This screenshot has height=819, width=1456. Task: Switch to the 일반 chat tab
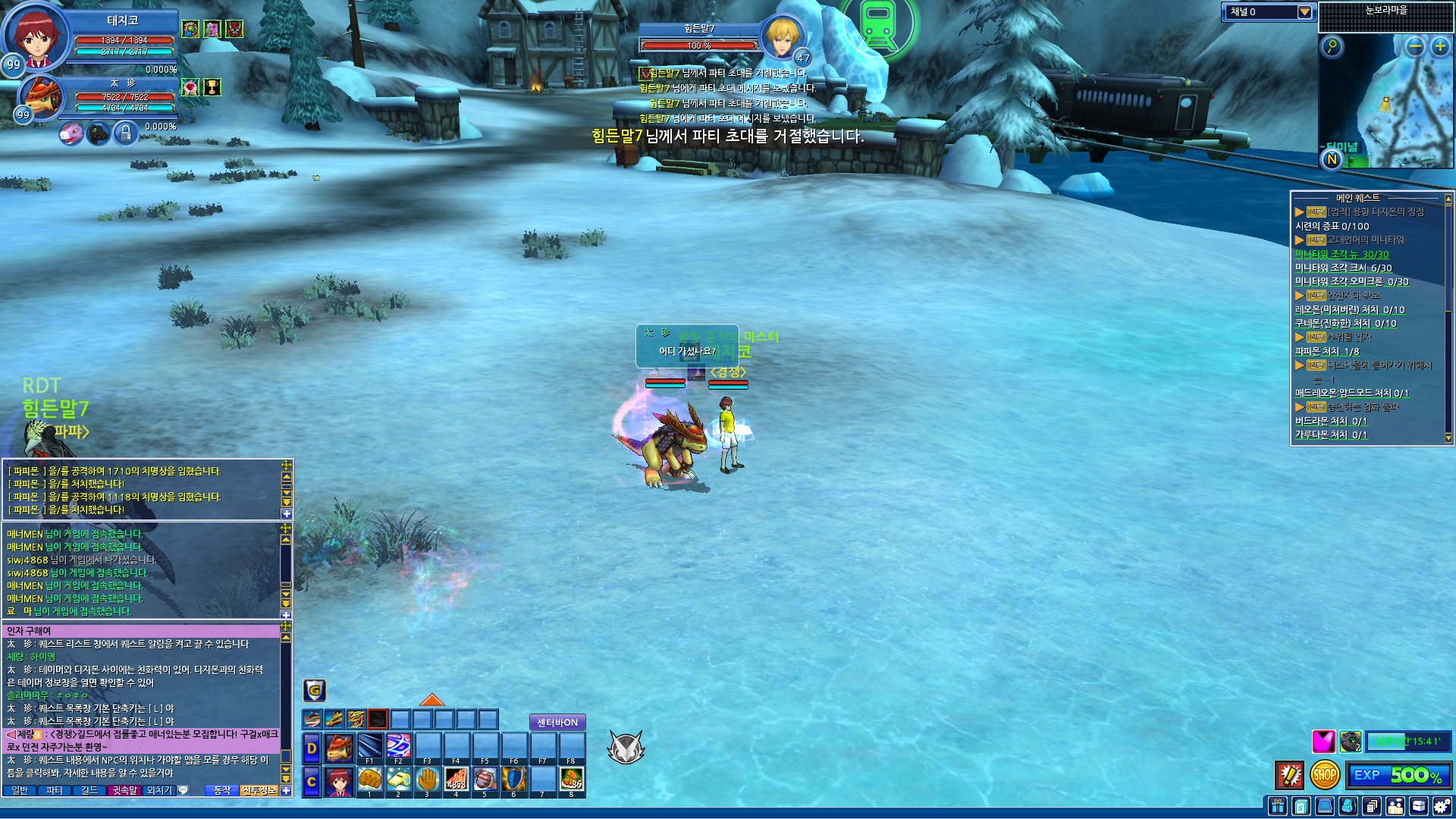click(20, 790)
